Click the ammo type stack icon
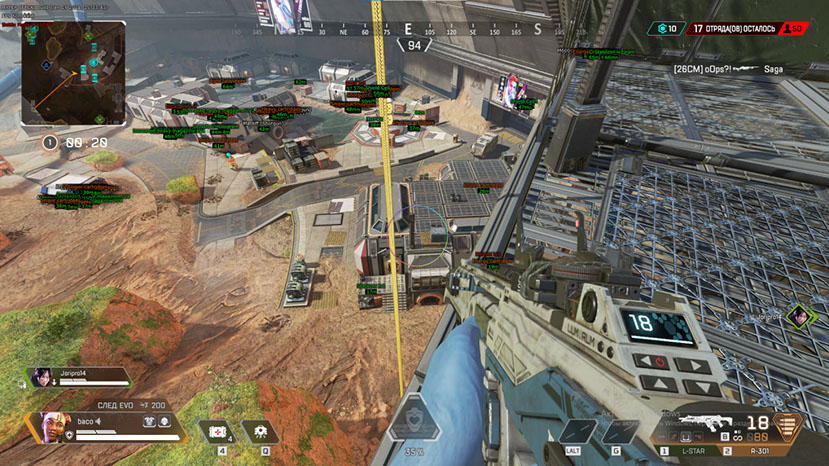 [x=788, y=427]
